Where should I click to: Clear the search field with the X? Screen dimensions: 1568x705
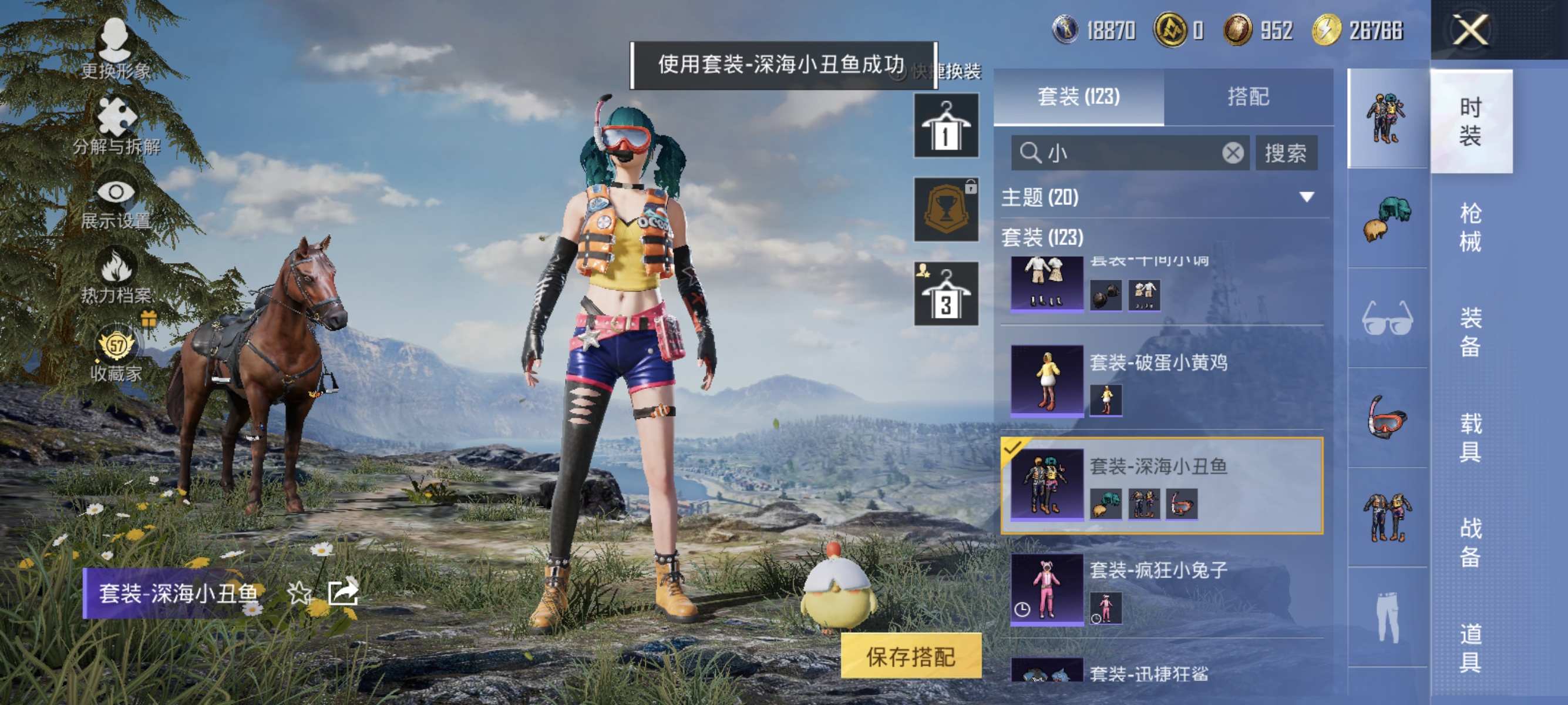tap(1234, 153)
